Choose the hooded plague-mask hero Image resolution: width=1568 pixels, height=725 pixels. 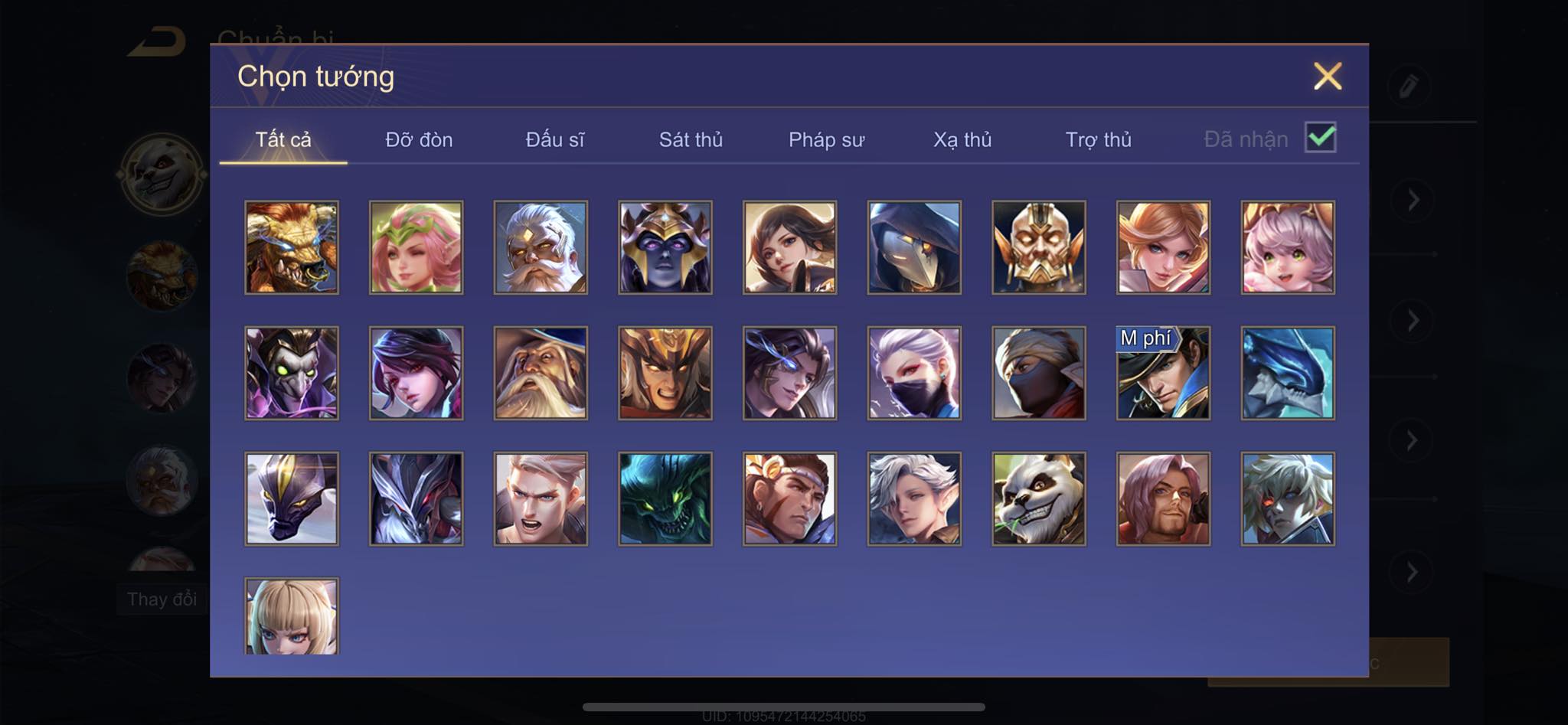coord(914,247)
